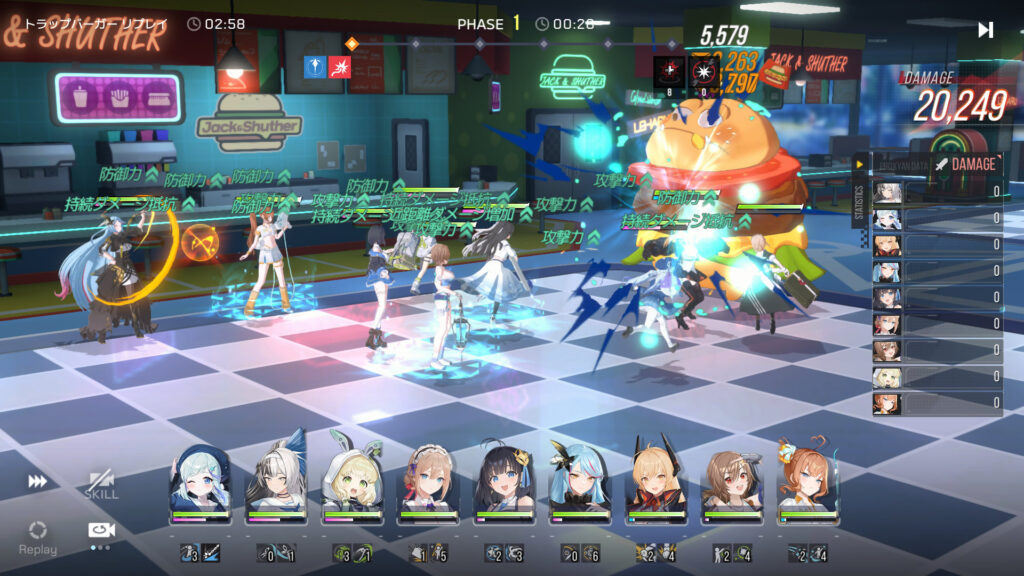This screenshot has height=576, width=1024.
Task: Select the top character row in statistics
Action: tap(937, 191)
